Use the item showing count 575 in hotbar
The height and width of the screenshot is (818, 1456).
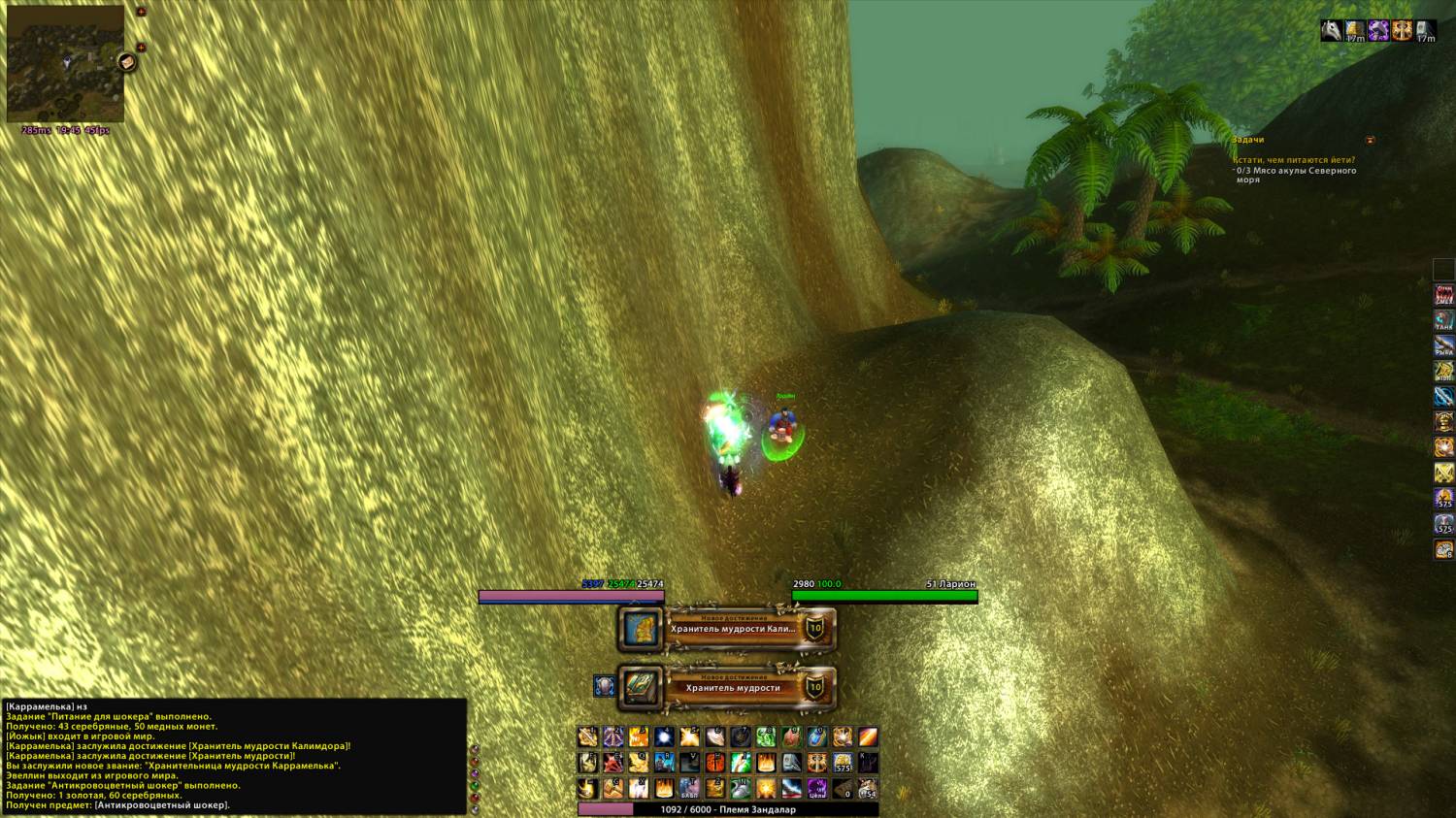[x=843, y=763]
